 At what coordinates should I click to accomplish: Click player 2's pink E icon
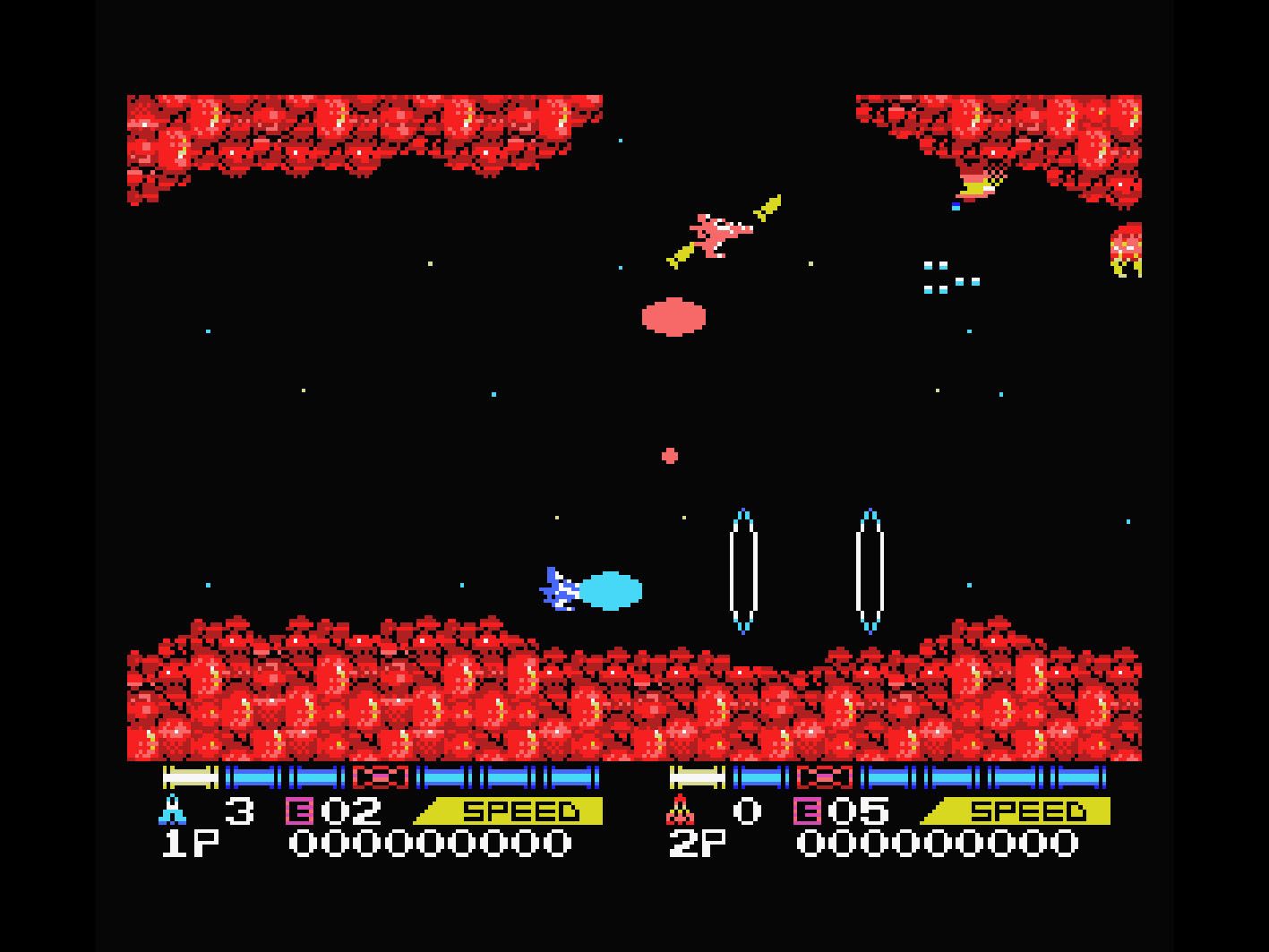[x=806, y=811]
